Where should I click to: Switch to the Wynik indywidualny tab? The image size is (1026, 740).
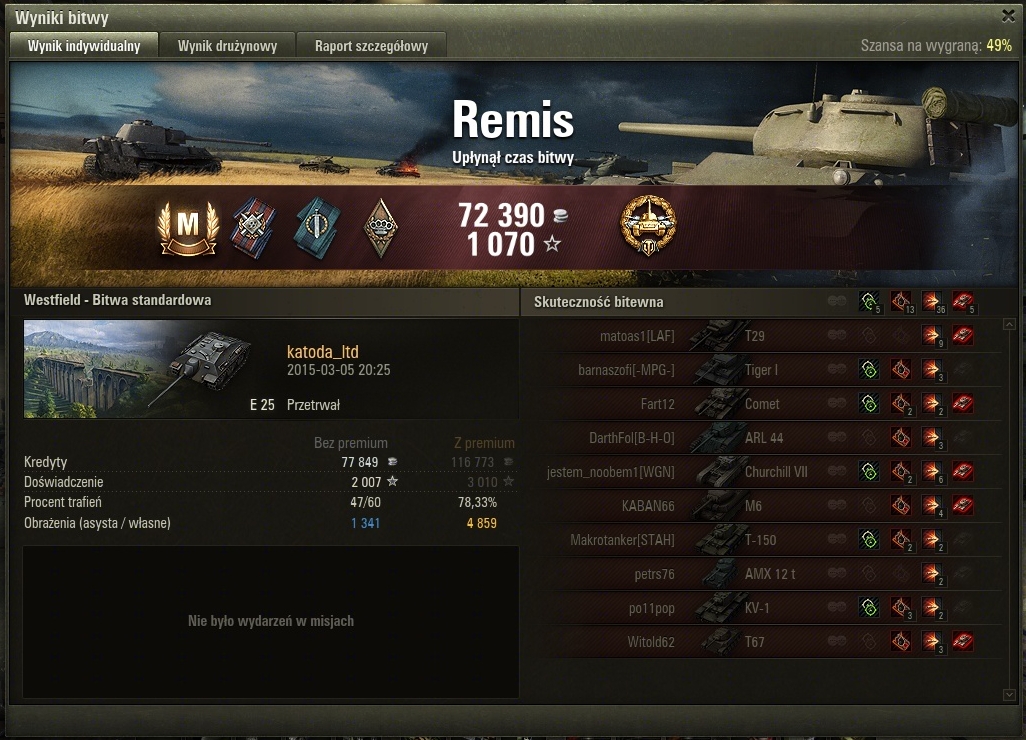click(x=84, y=46)
